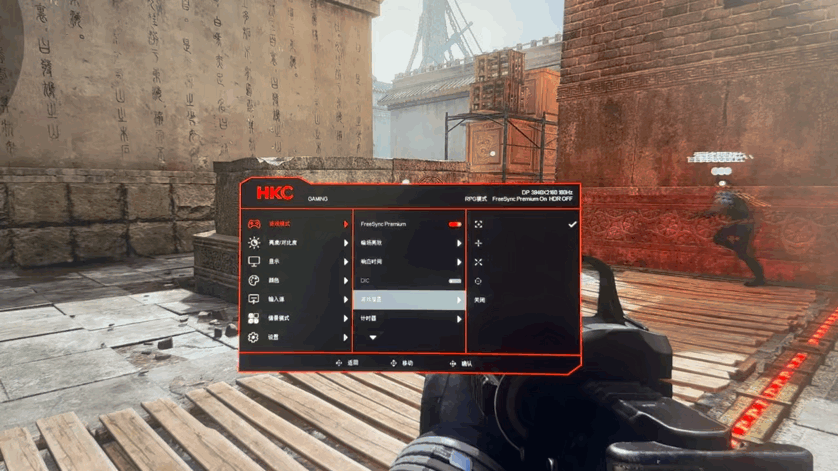This screenshot has height=471, width=838.
Task: Choose the X-shaped crosshair option
Action: click(479, 262)
